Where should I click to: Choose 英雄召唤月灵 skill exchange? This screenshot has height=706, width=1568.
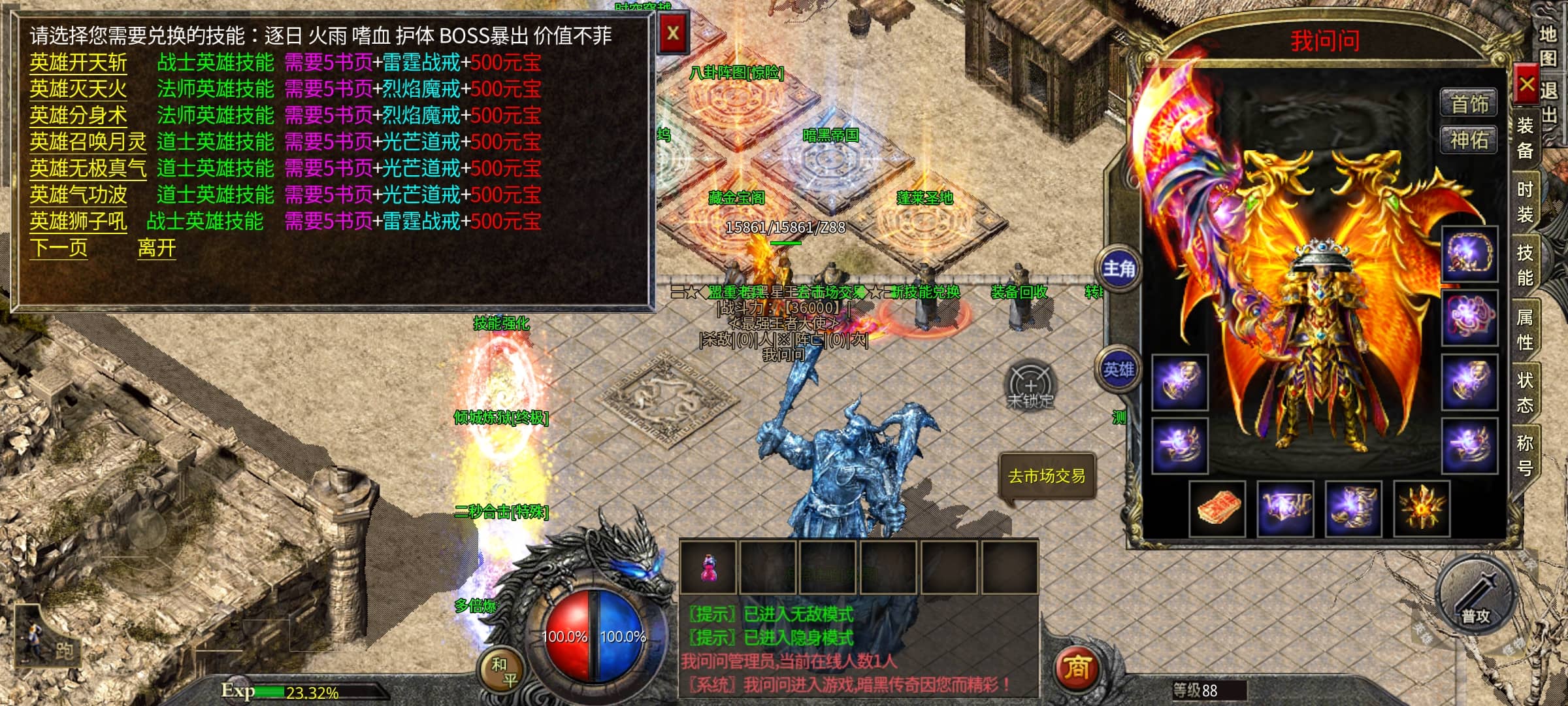point(88,142)
